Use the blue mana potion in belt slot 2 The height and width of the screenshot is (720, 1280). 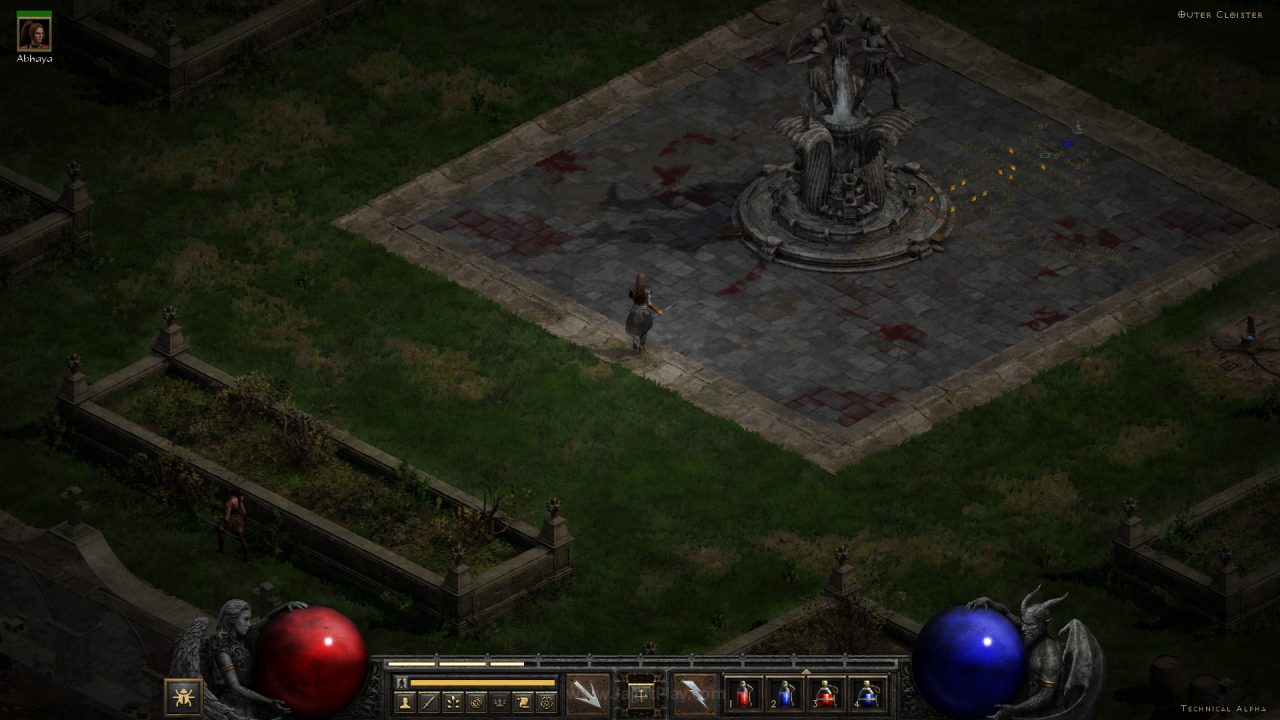click(x=785, y=694)
